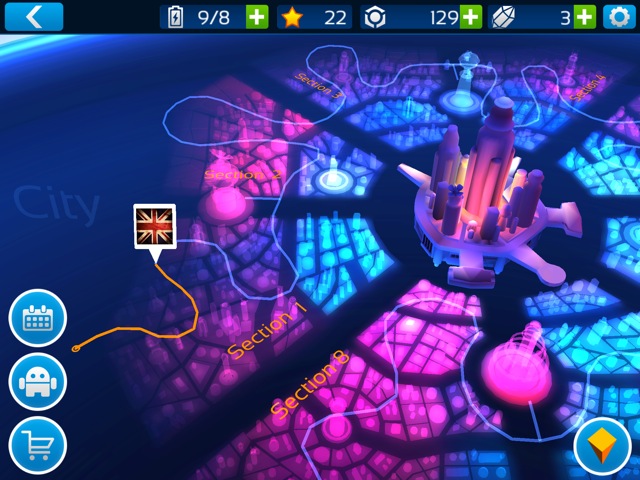Add more crystals using the plus button
The image size is (640, 480).
tap(585, 17)
